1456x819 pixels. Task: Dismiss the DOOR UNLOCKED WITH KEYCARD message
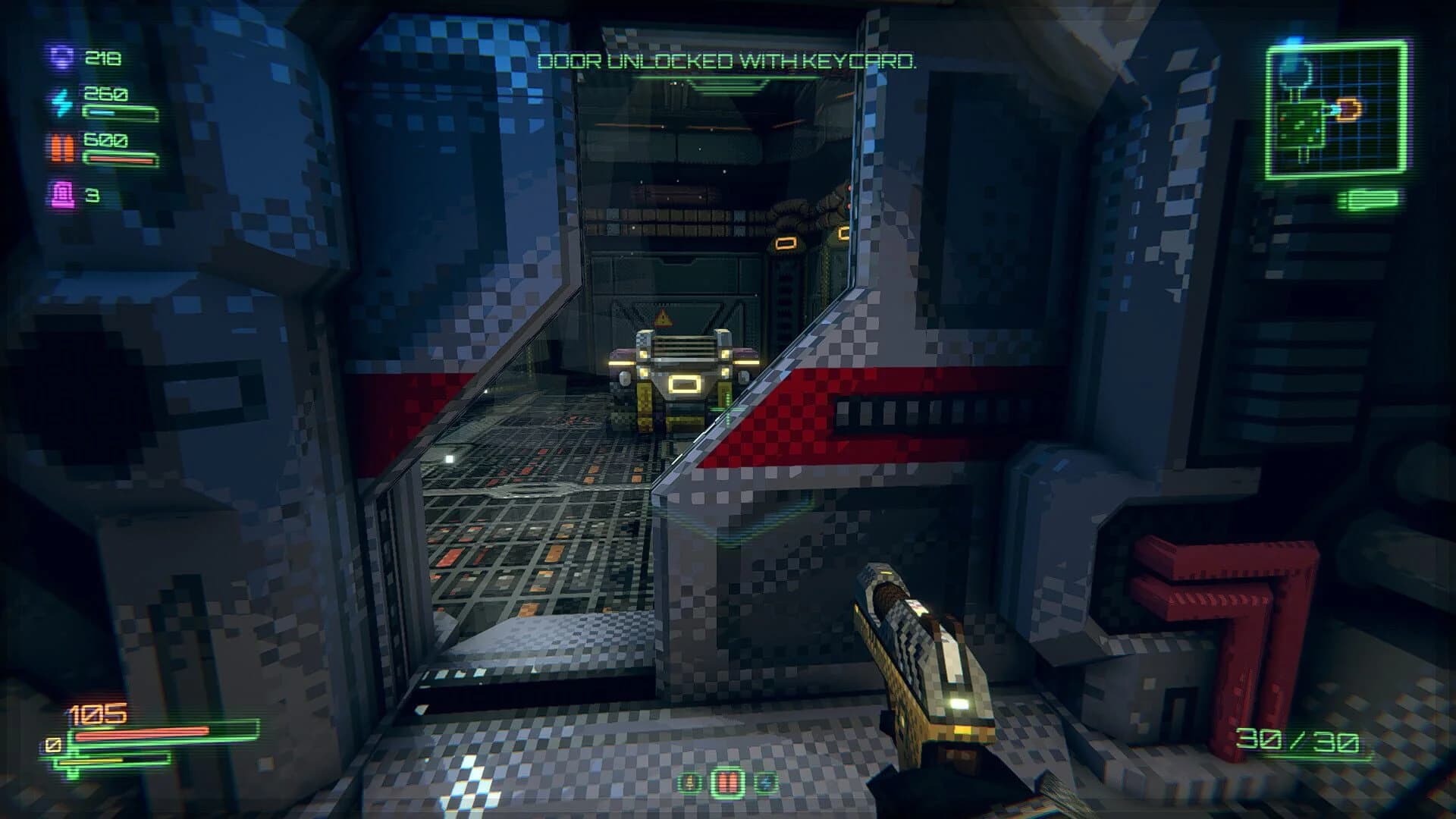tap(728, 63)
